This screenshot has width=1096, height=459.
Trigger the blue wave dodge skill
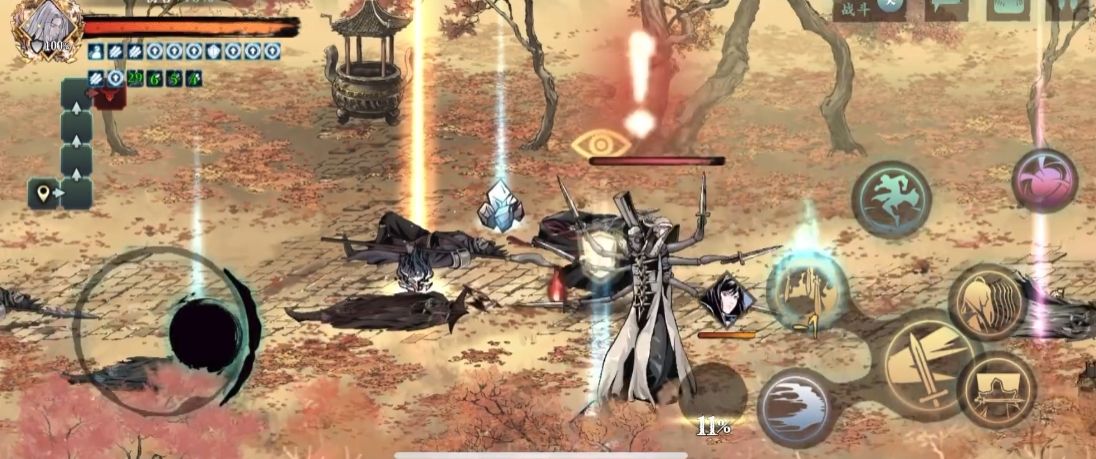click(x=797, y=407)
